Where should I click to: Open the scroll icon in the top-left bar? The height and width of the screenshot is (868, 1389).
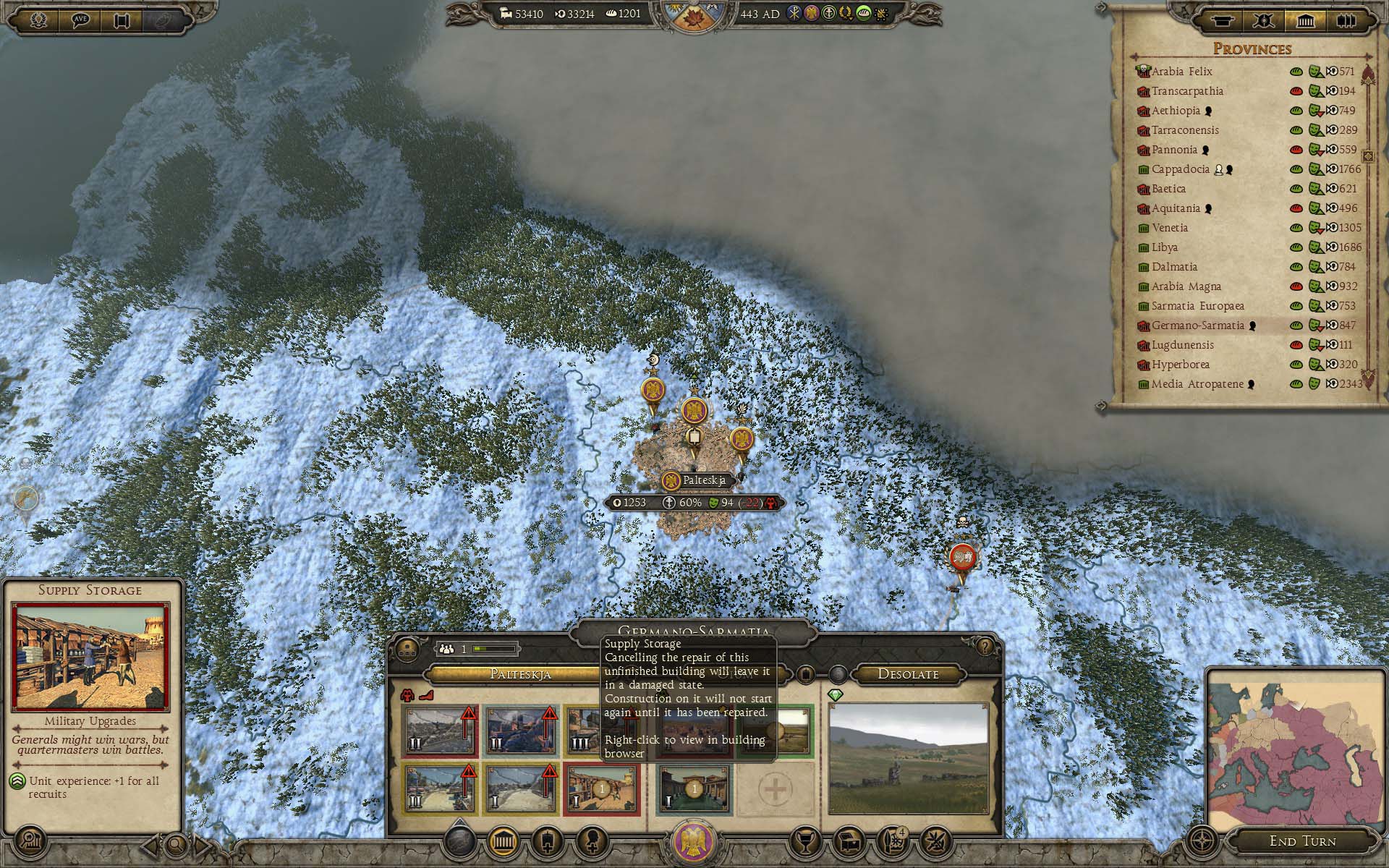click(x=122, y=20)
